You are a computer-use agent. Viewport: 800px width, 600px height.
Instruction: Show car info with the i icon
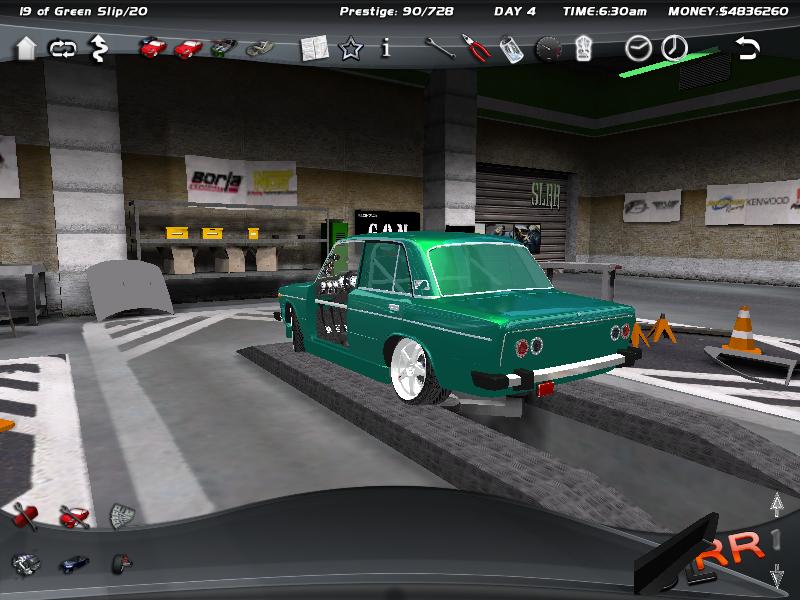[x=386, y=48]
